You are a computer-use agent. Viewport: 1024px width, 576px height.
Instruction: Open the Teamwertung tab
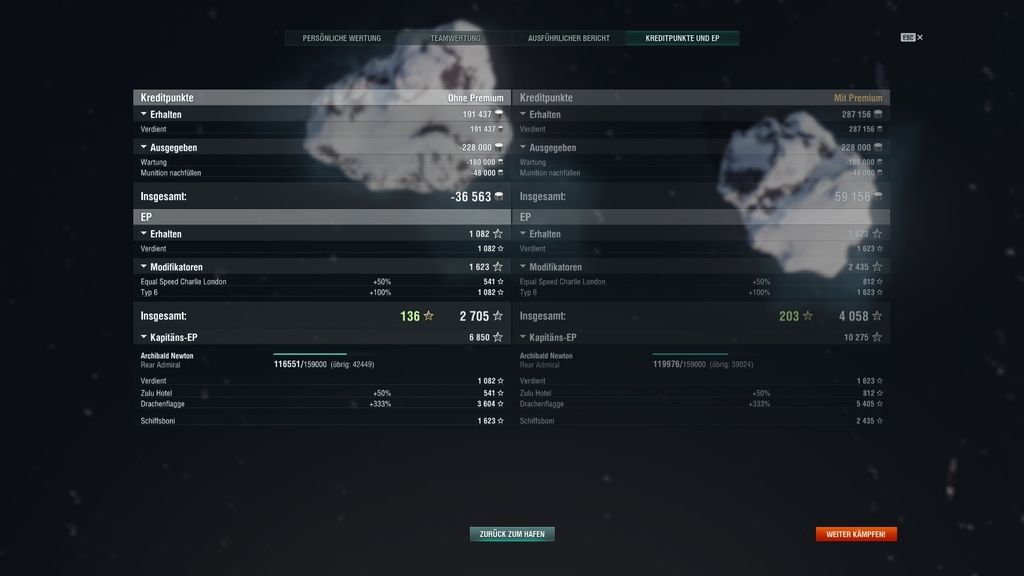pyautogui.click(x=455, y=38)
